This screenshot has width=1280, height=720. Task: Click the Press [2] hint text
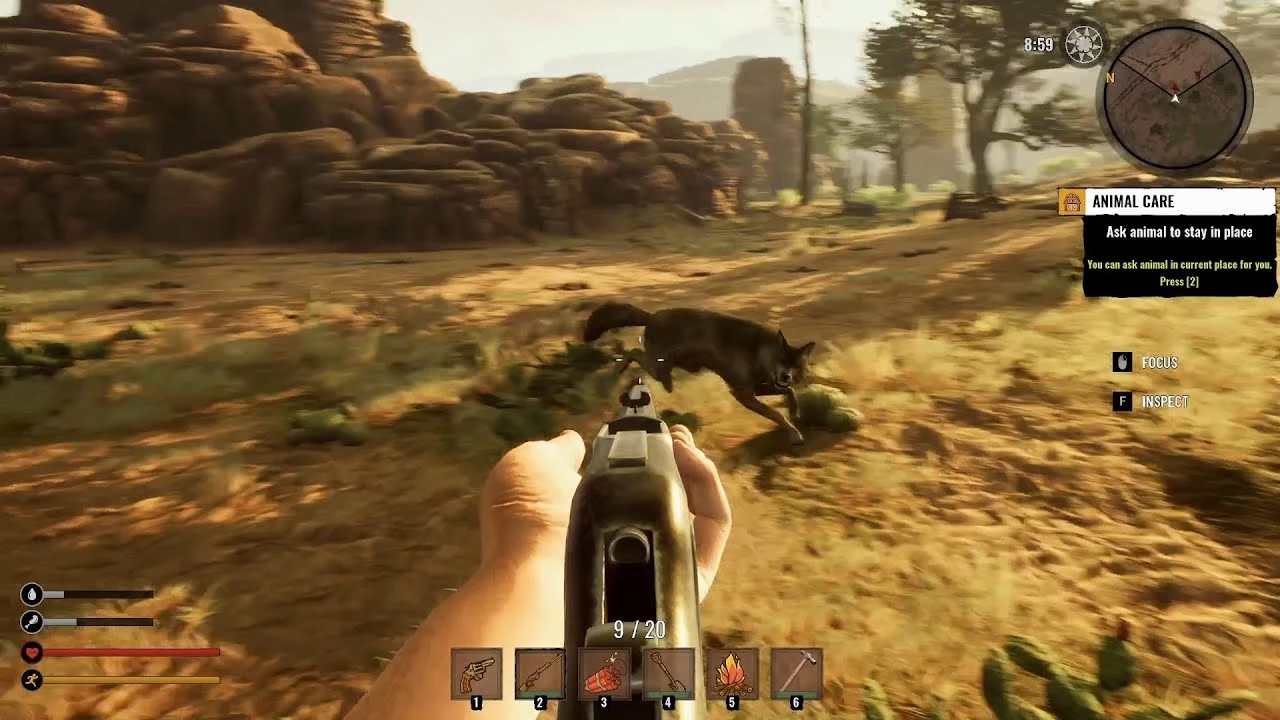[1178, 281]
